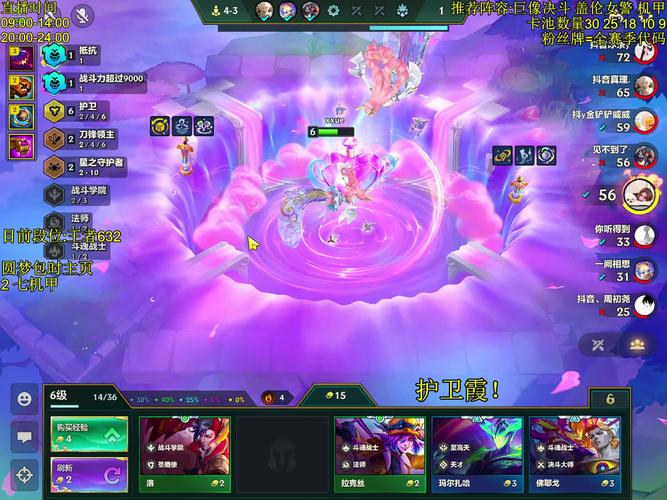Image resolution: width=667 pixels, height=500 pixels.
Task: Open the emote smiley button
Action: pyautogui.click(x=24, y=398)
